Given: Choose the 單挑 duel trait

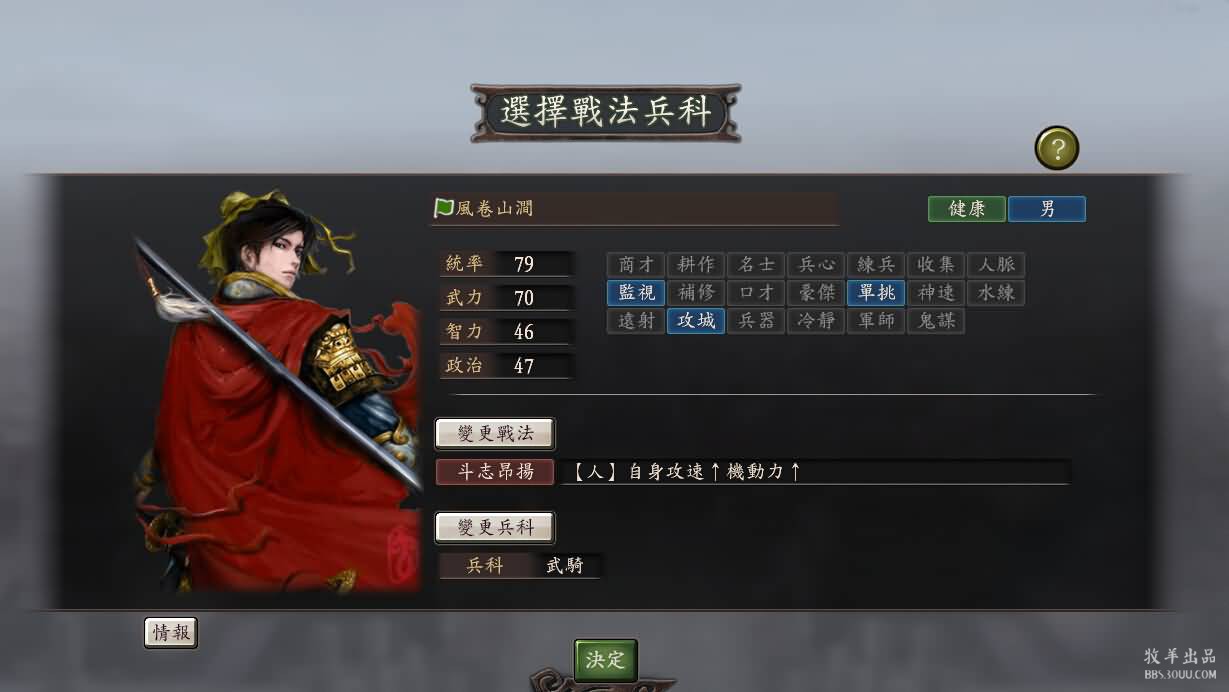Looking at the screenshot, I should tap(876, 293).
